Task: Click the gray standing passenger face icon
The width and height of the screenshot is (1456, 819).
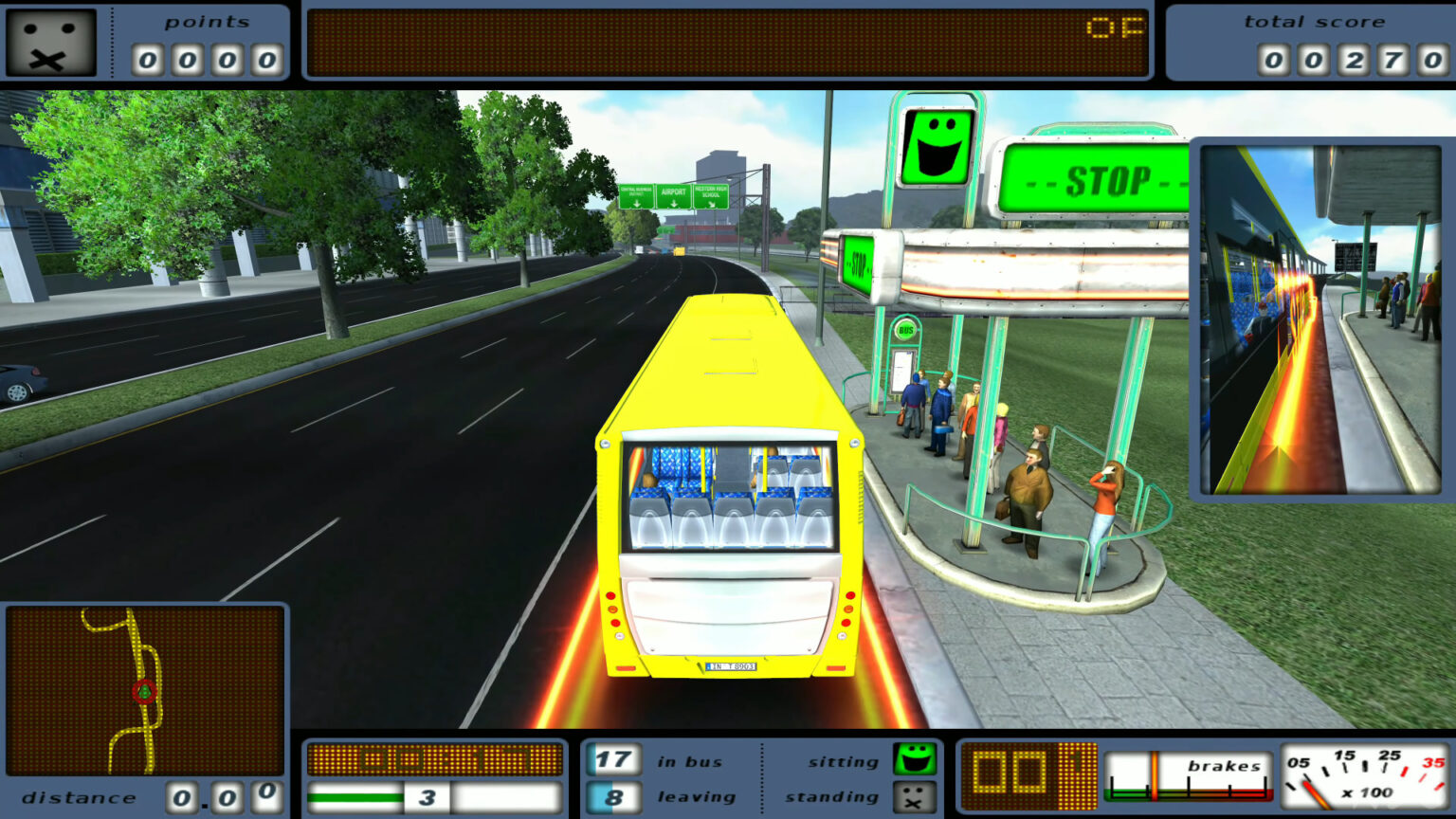Action: (916, 797)
